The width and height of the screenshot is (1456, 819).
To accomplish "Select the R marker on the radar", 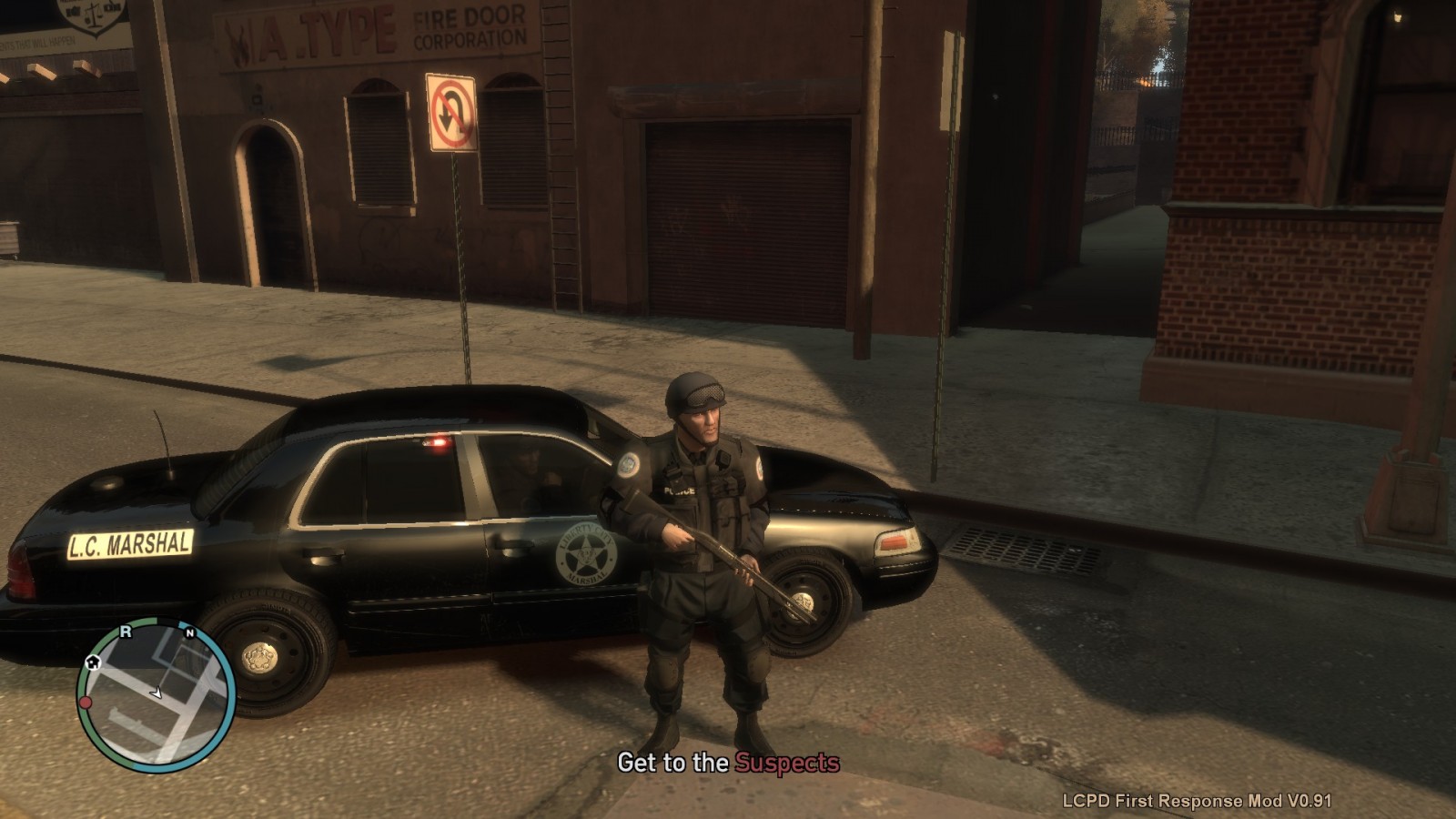I will point(126,632).
